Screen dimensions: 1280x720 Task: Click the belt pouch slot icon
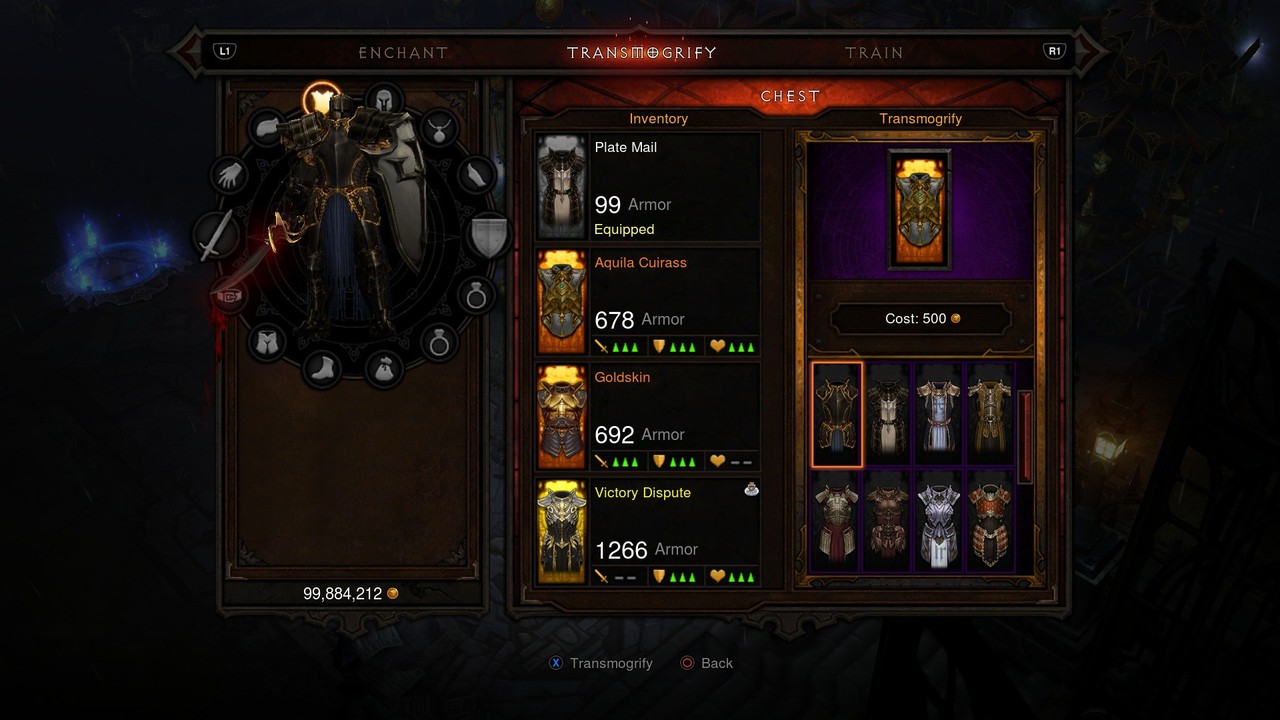click(384, 368)
